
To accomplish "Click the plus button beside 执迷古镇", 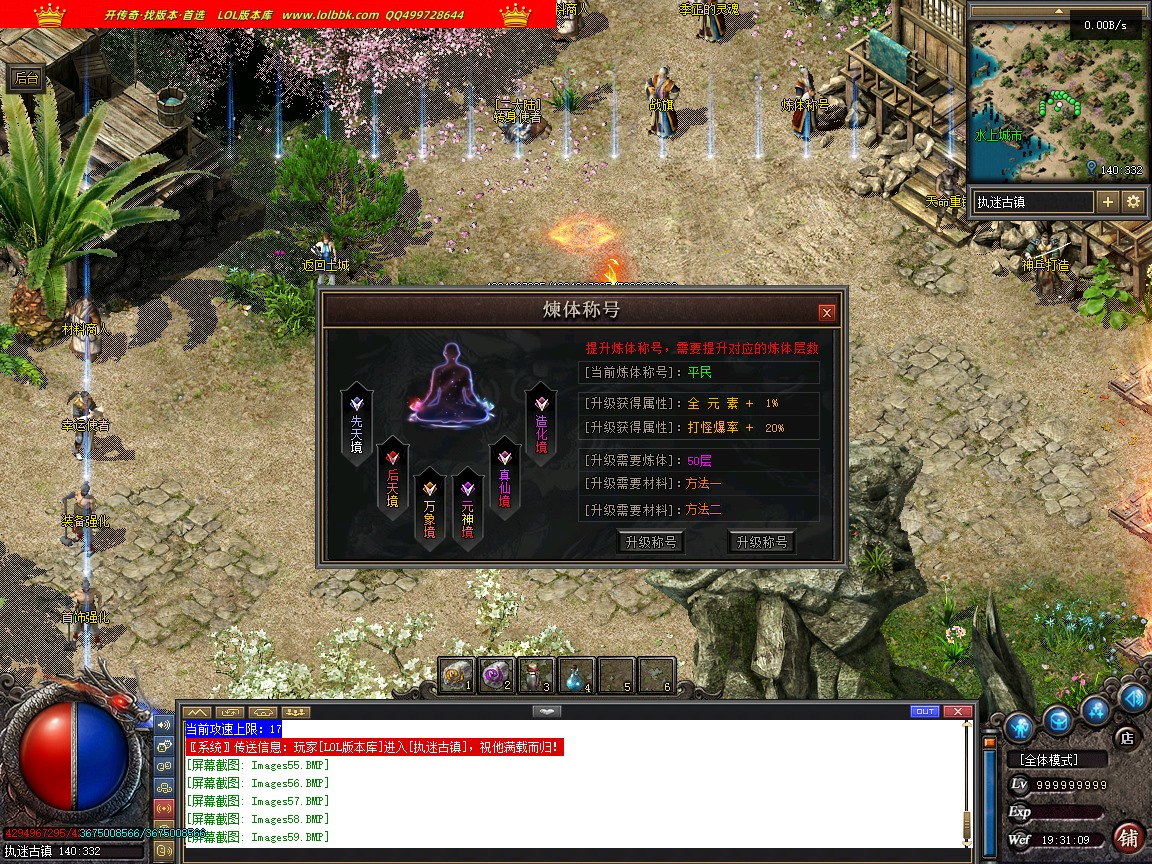I will click(x=1108, y=202).
